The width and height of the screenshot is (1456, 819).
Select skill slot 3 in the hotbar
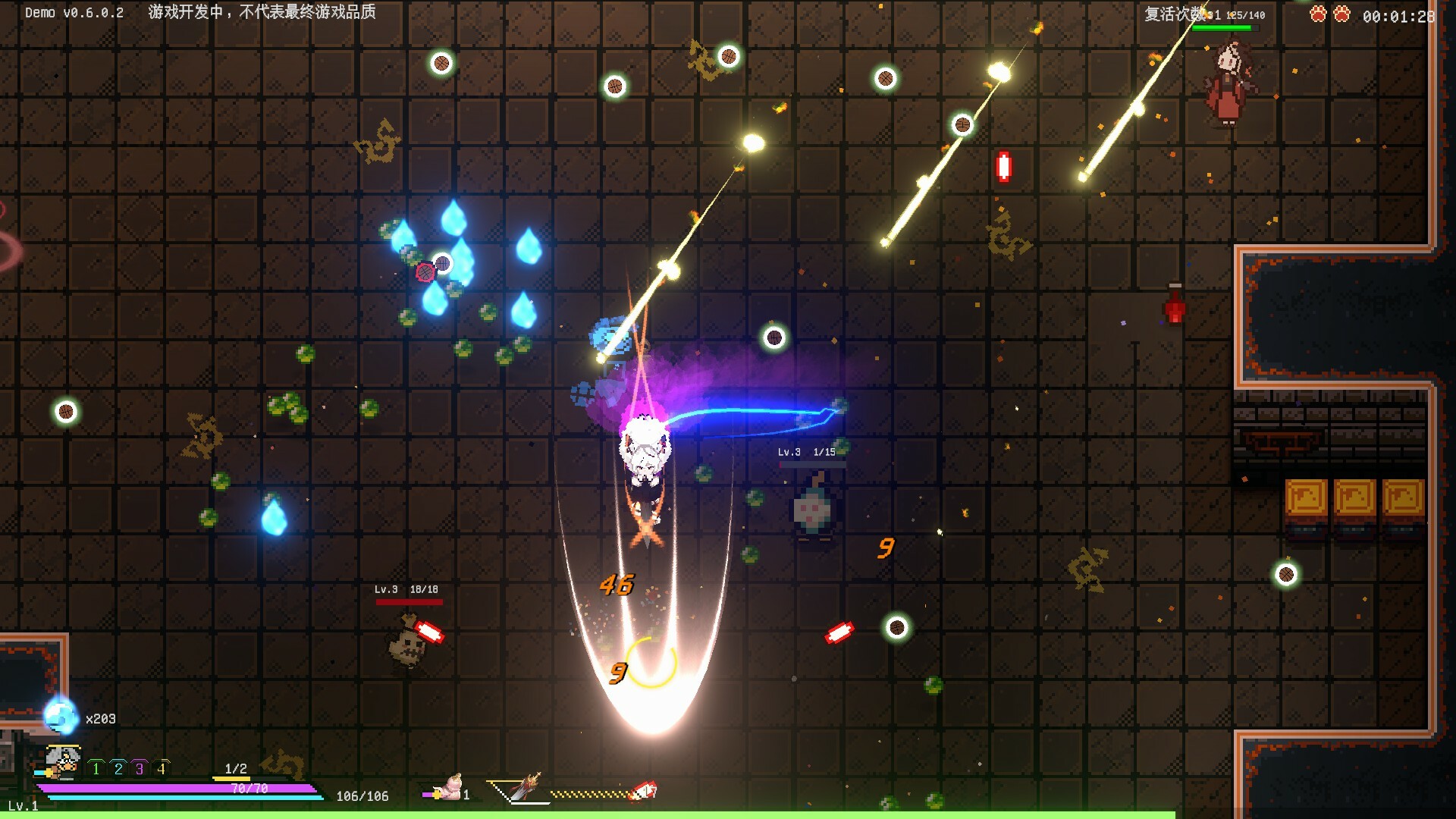pyautogui.click(x=139, y=768)
